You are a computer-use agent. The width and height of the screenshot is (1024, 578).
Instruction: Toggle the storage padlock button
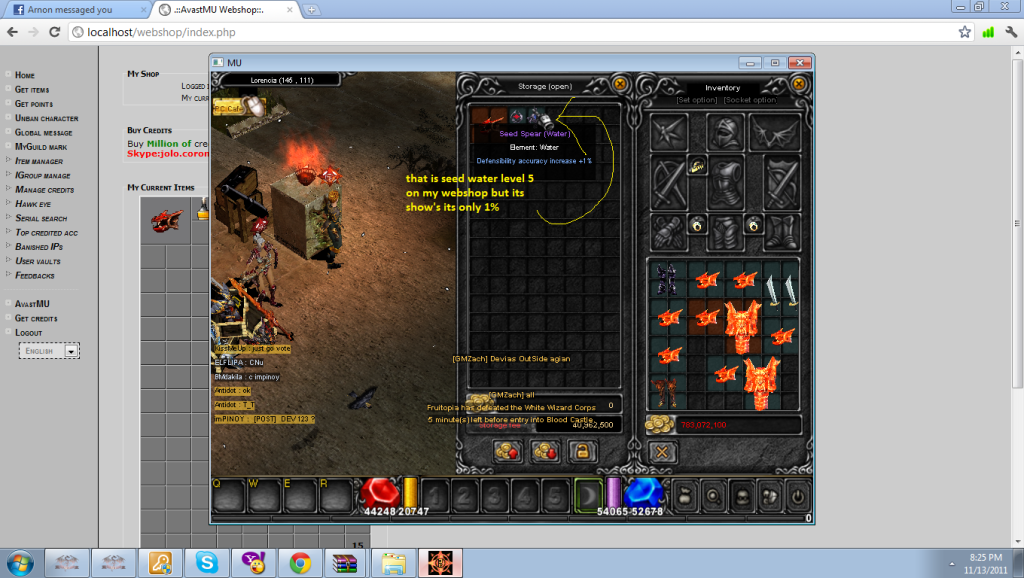[582, 452]
